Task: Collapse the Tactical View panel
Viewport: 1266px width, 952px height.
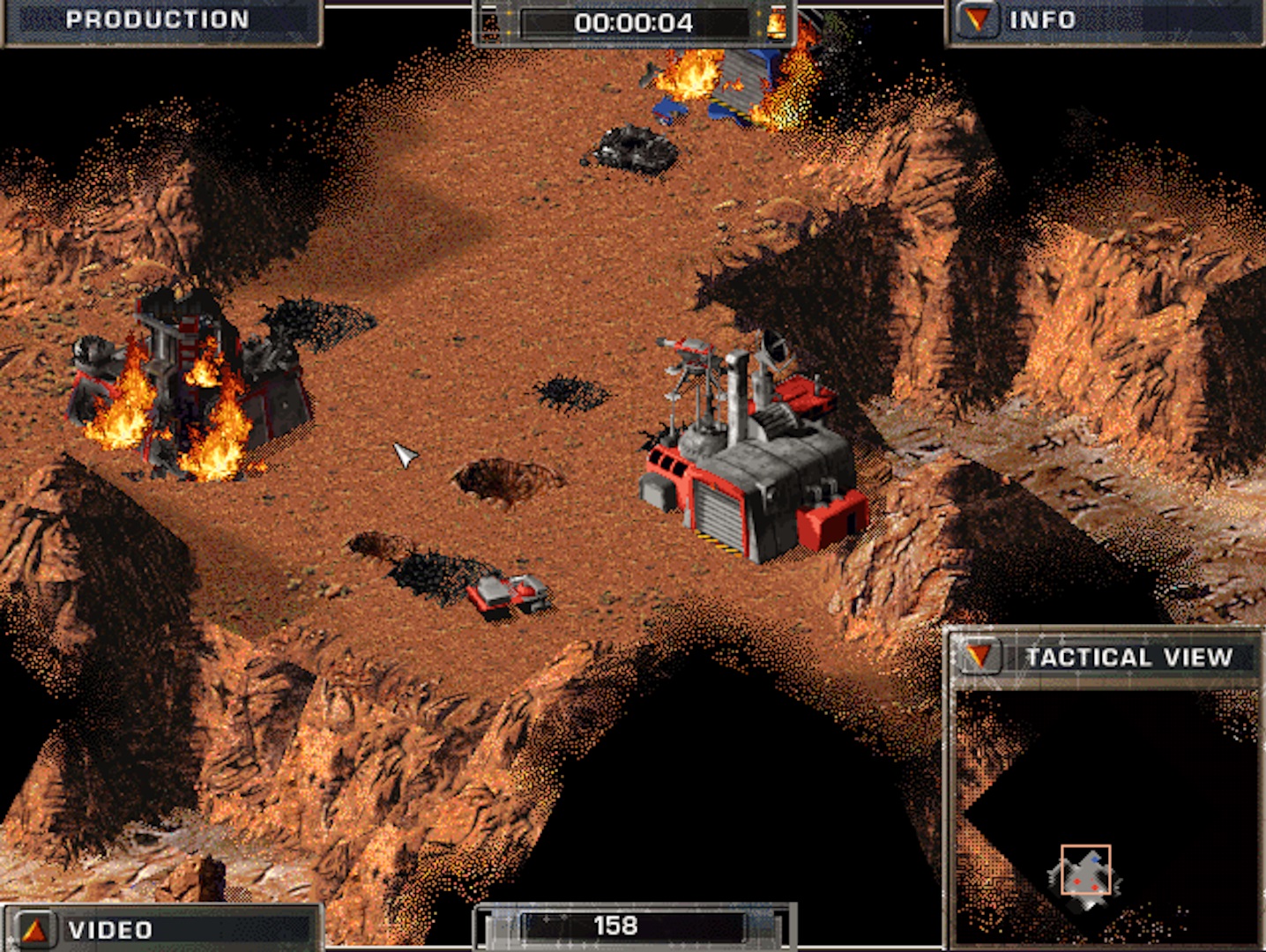Action: [979, 657]
